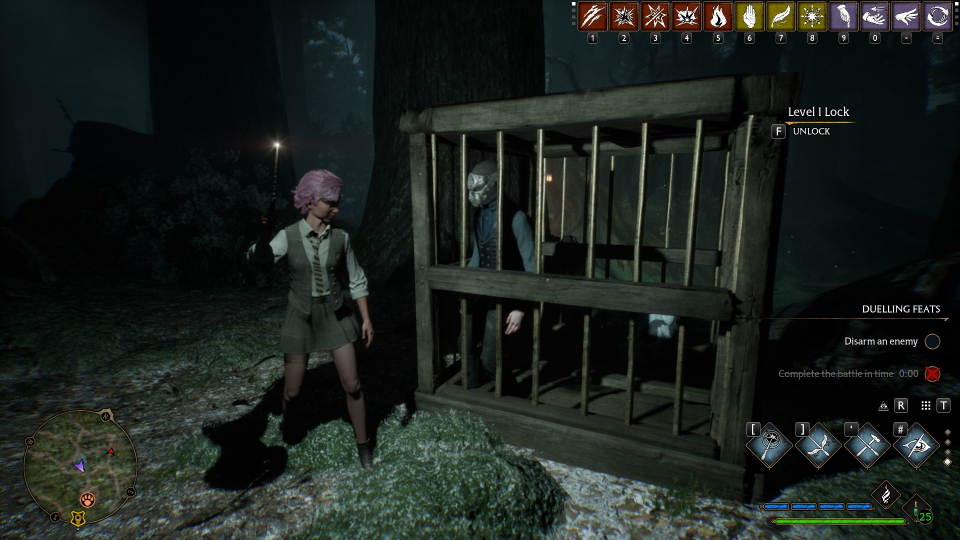960x540 pixels.
Task: Activate the claw slash spell in slot 1
Action: point(594,17)
